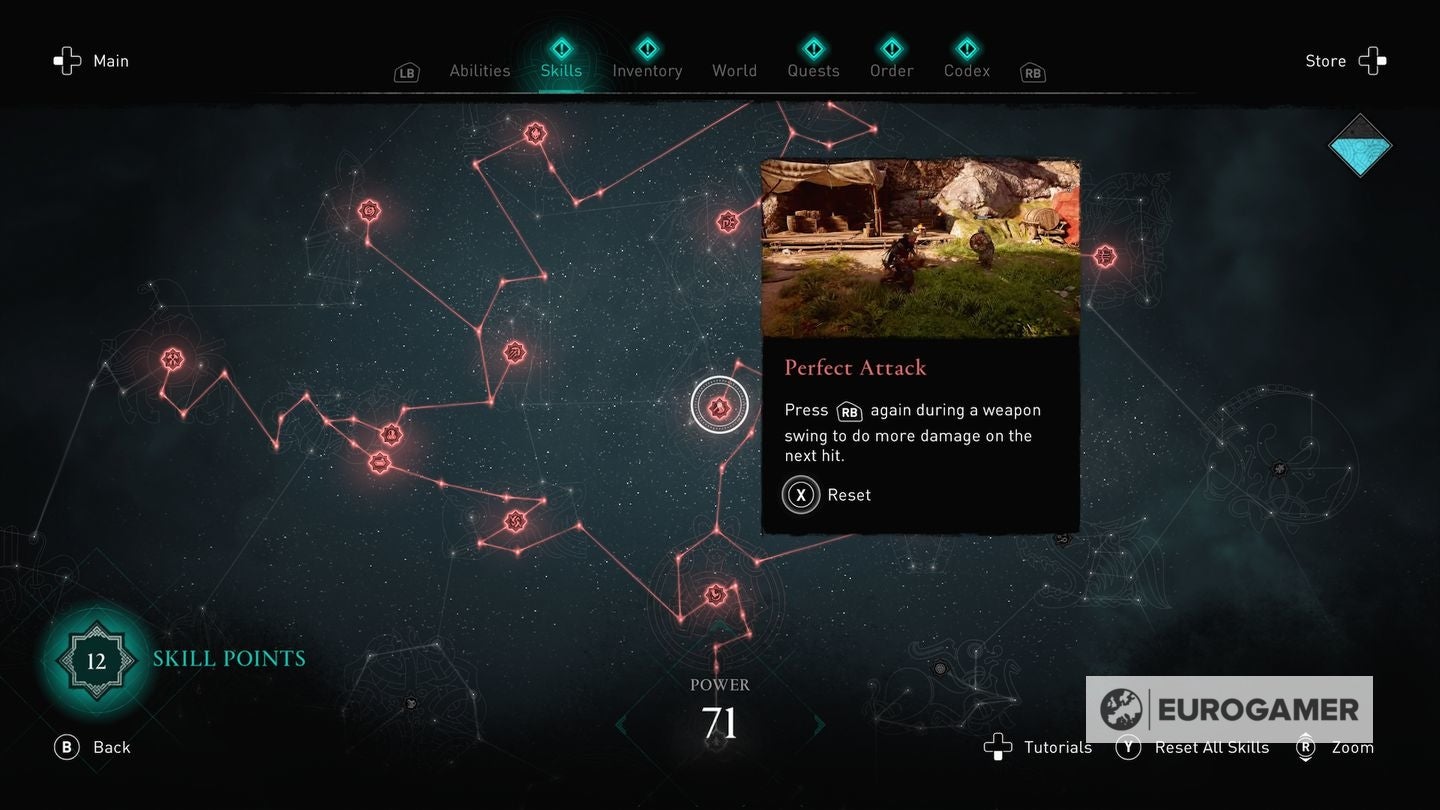Image resolution: width=1440 pixels, height=810 pixels.
Task: Click the Y button icon beside Reset All Skills
Action: pos(1129,747)
